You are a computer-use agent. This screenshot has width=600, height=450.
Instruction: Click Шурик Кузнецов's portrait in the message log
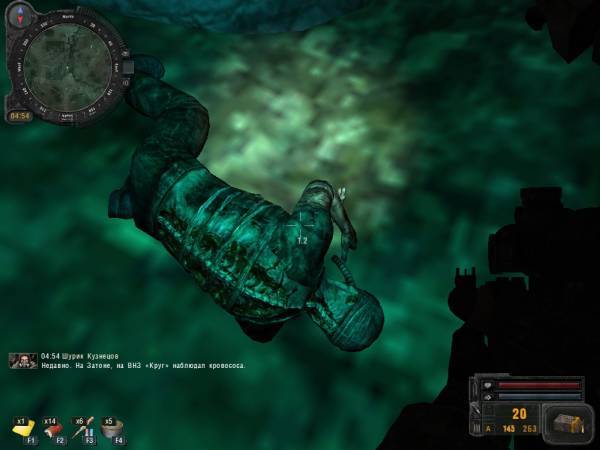coord(23,360)
